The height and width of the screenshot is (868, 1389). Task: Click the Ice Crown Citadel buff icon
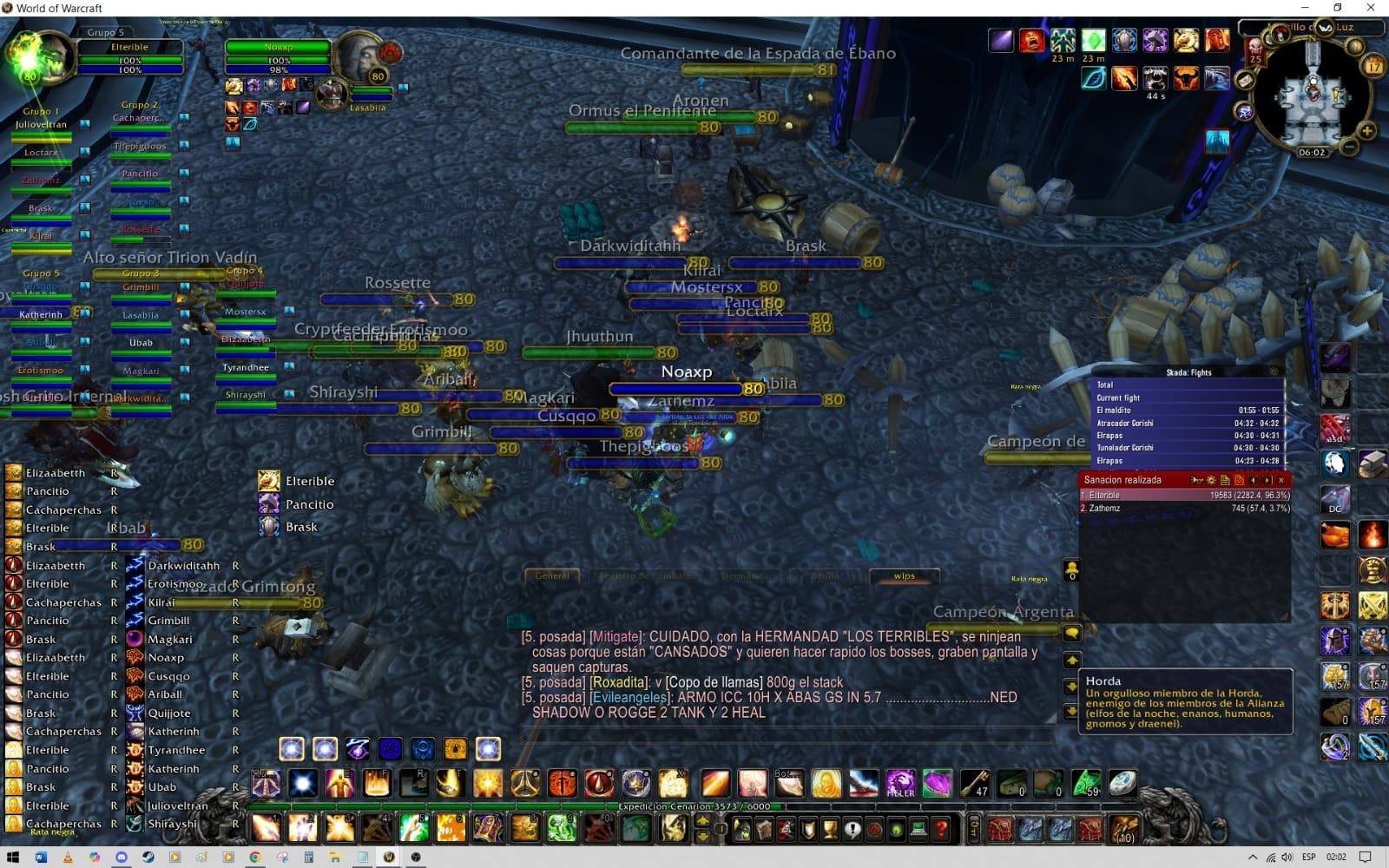1216,141
